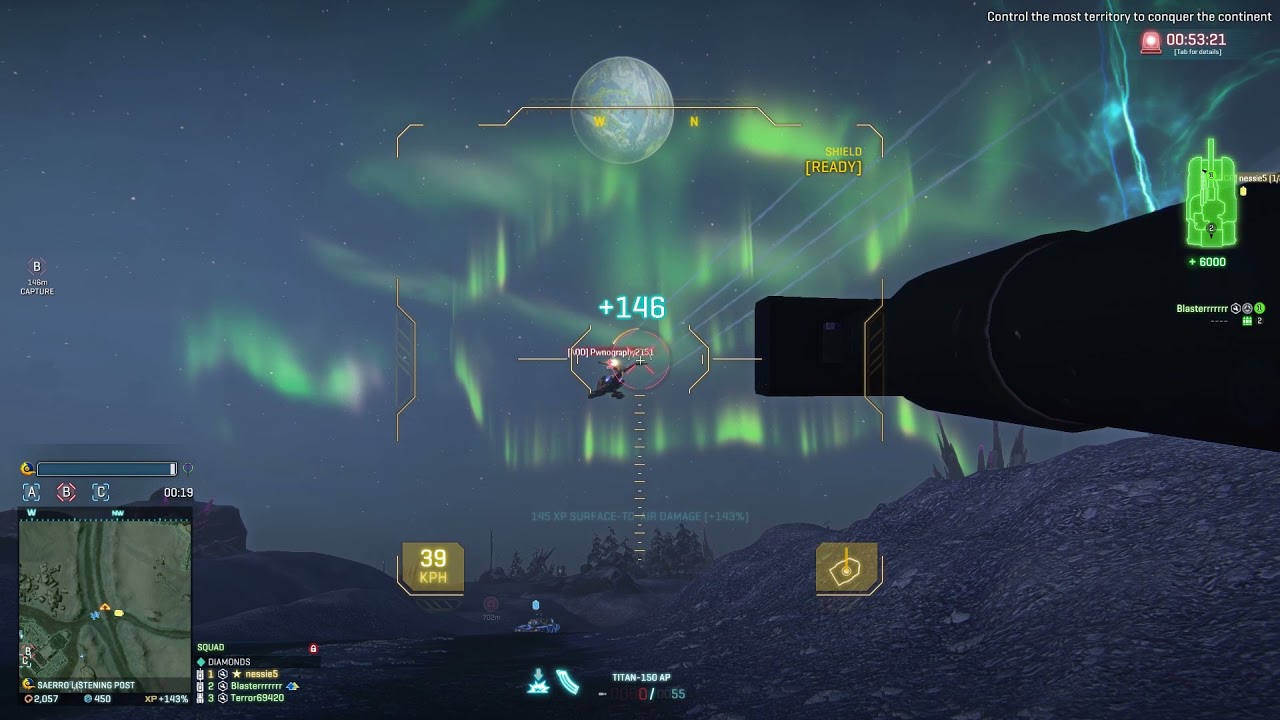Select squad member nessie5
The width and height of the screenshot is (1280, 720).
tap(261, 674)
